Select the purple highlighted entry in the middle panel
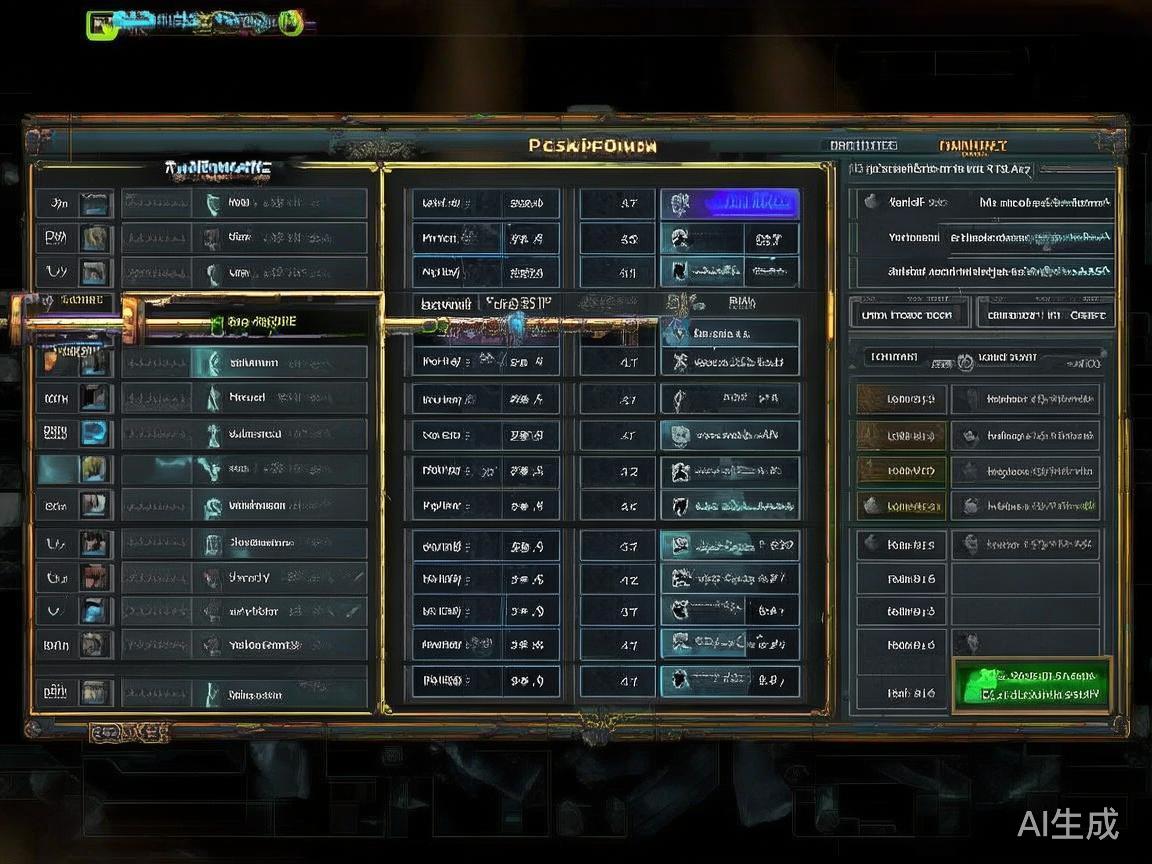1152x864 pixels. [x=729, y=203]
